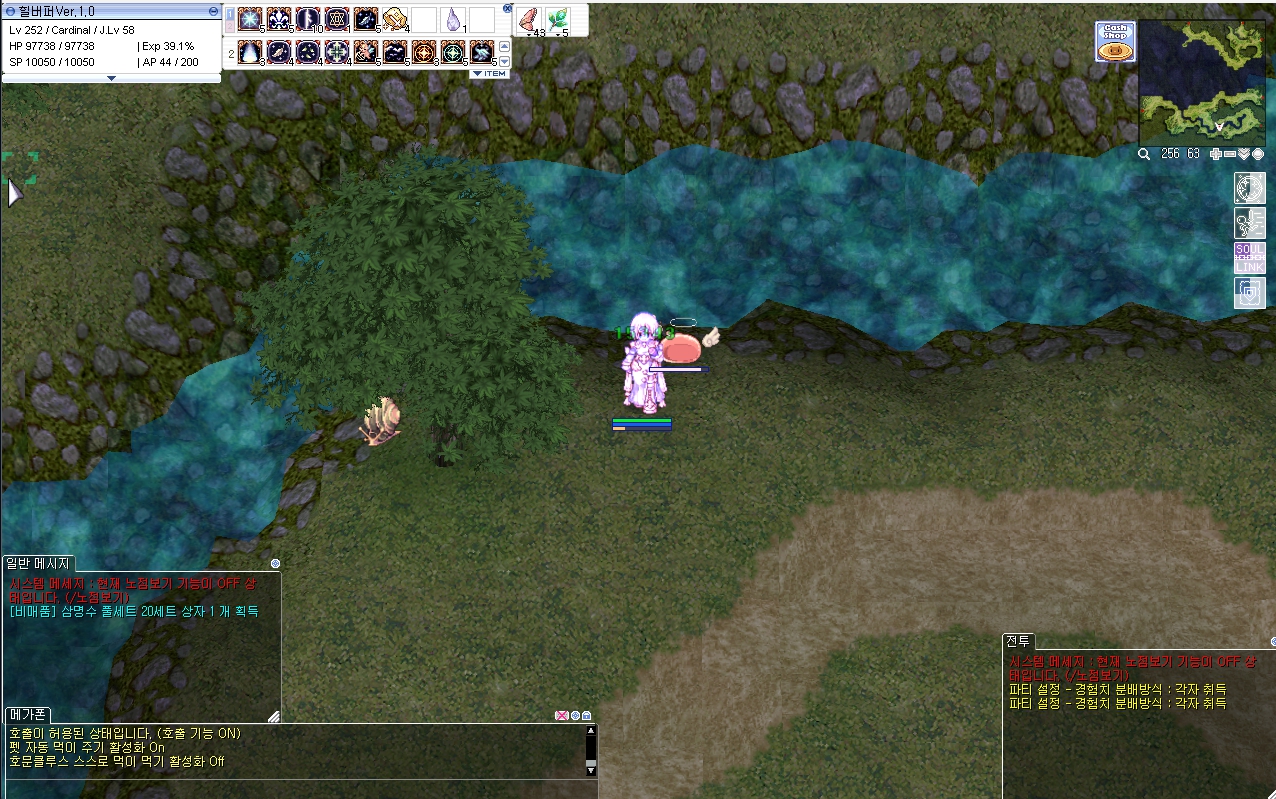Click the minimap
The height and width of the screenshot is (799, 1276).
[1202, 82]
